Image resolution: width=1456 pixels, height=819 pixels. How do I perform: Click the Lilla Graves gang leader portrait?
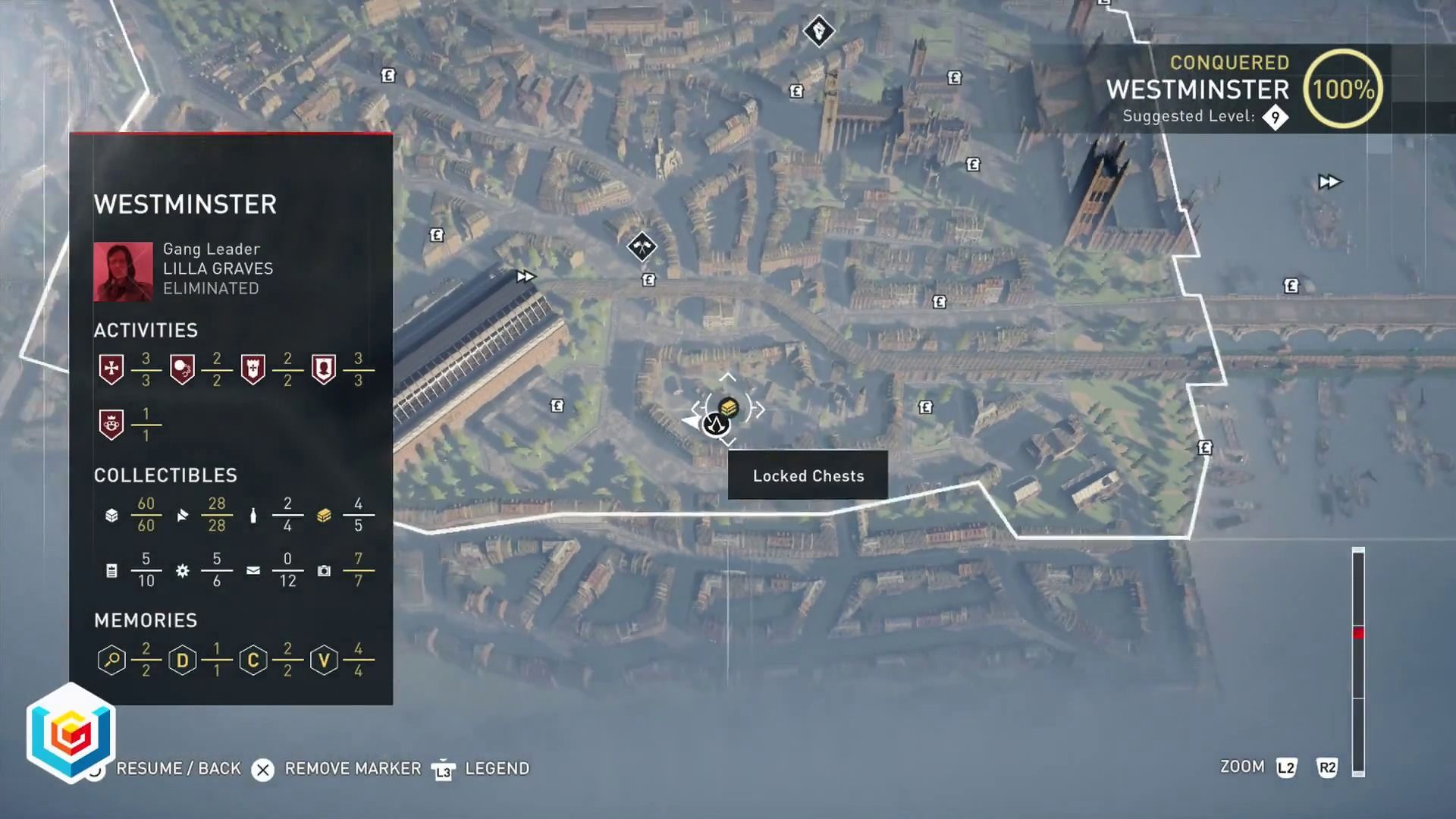[123, 271]
